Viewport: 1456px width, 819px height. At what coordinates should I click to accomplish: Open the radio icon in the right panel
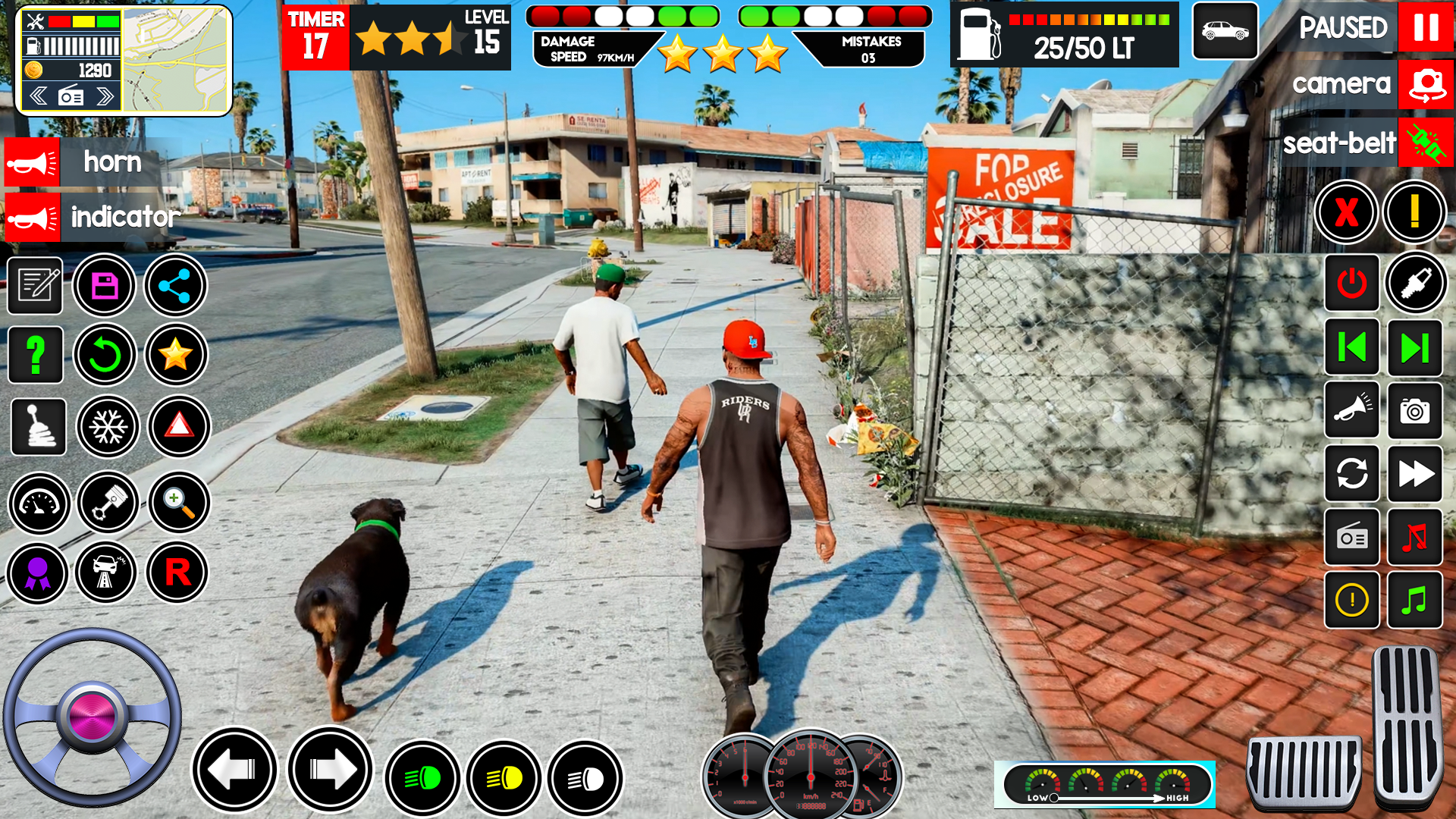click(x=1352, y=538)
